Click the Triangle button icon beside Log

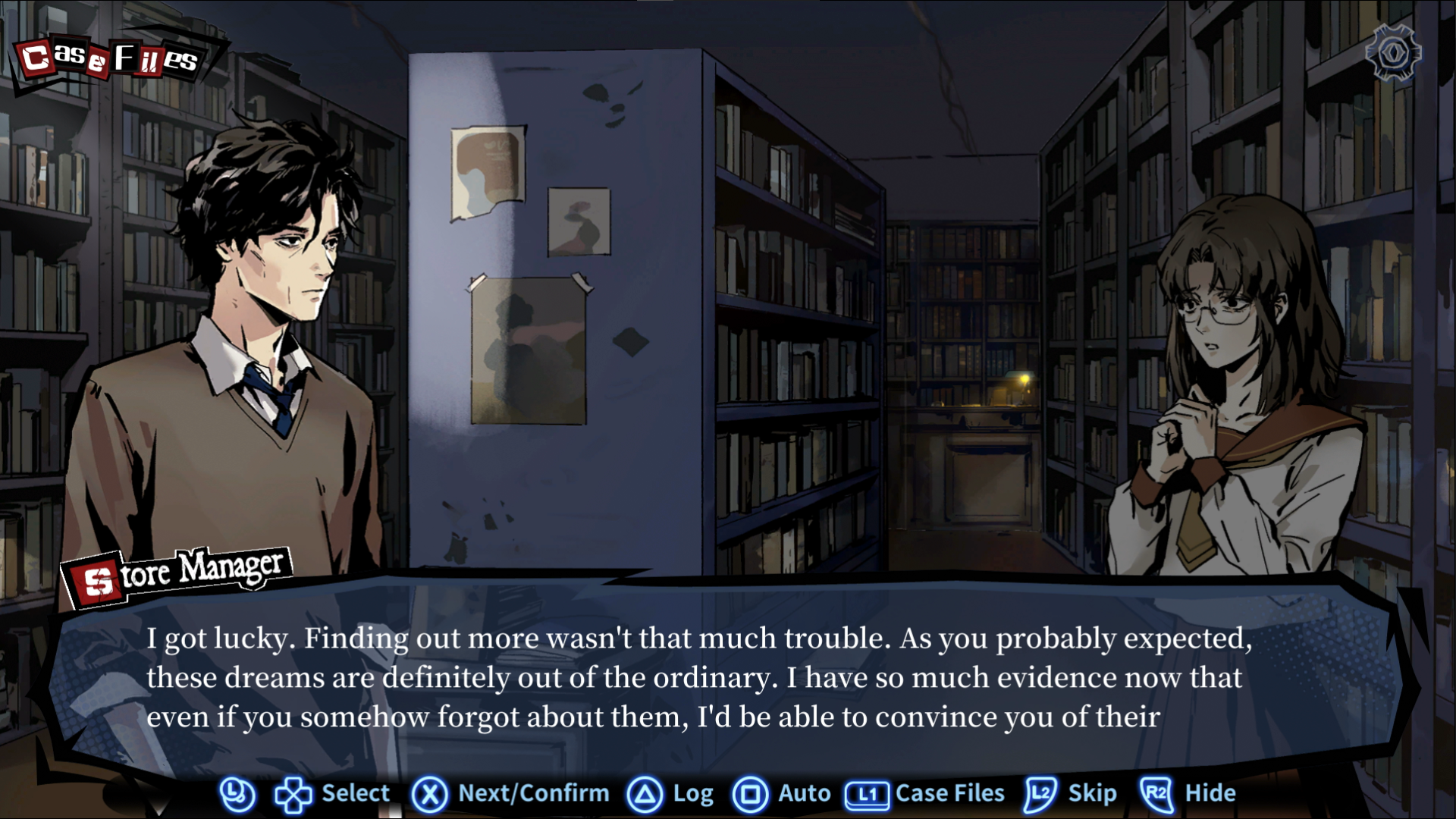pos(645,793)
